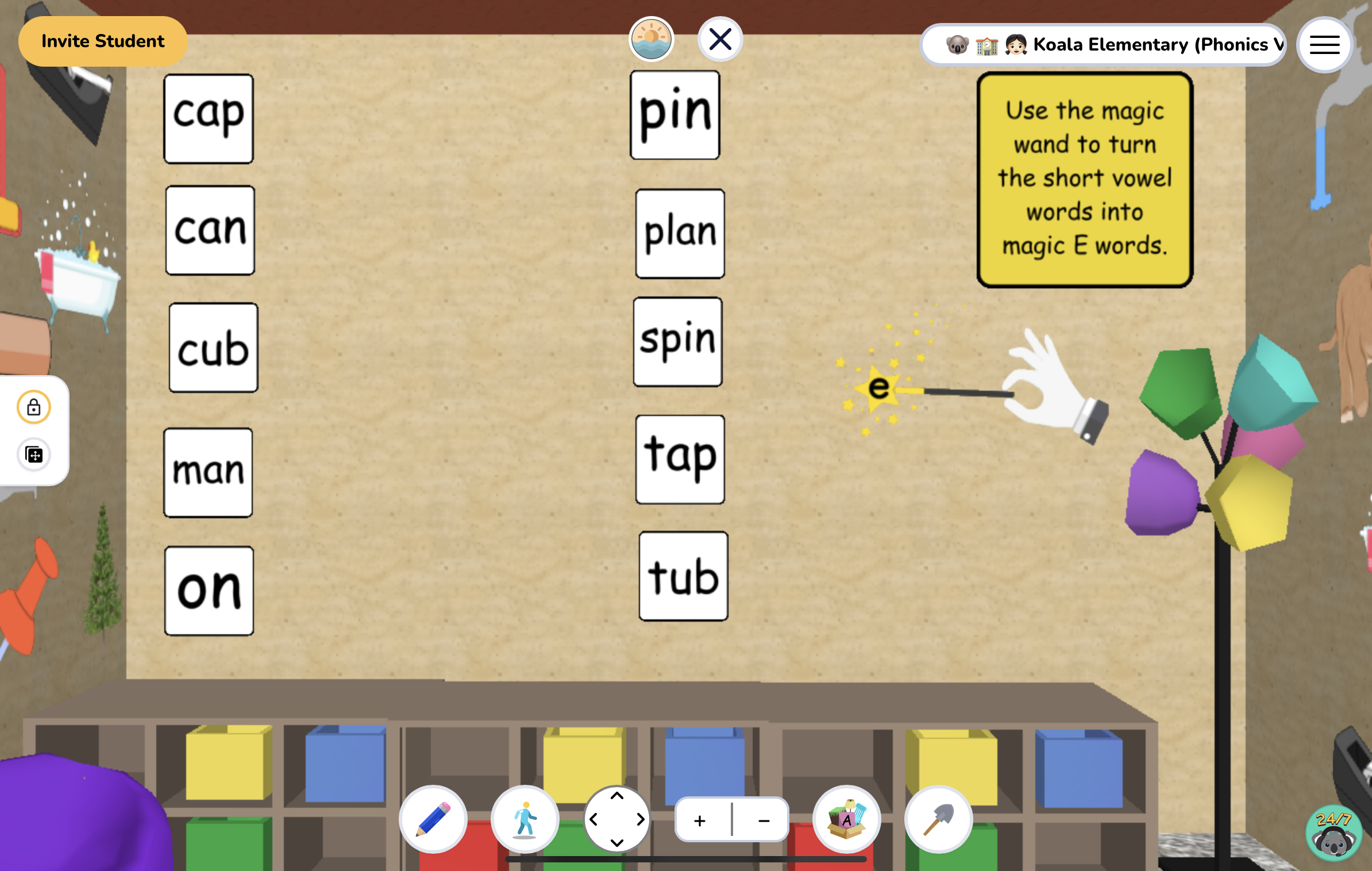This screenshot has height=871, width=1372.
Task: Click the plus to zoom in
Action: pyautogui.click(x=700, y=820)
